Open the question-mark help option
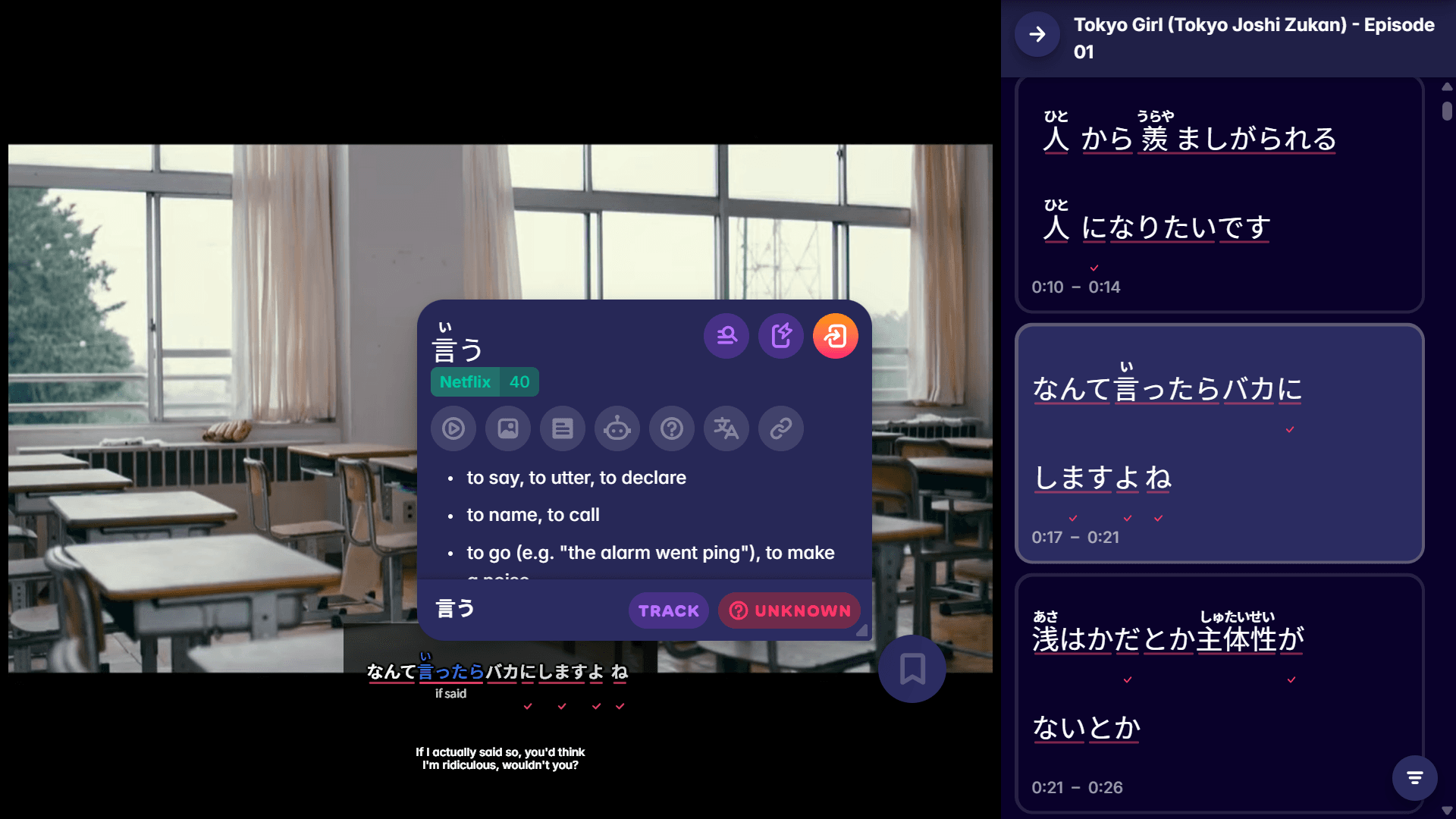The width and height of the screenshot is (1456, 819). [671, 428]
